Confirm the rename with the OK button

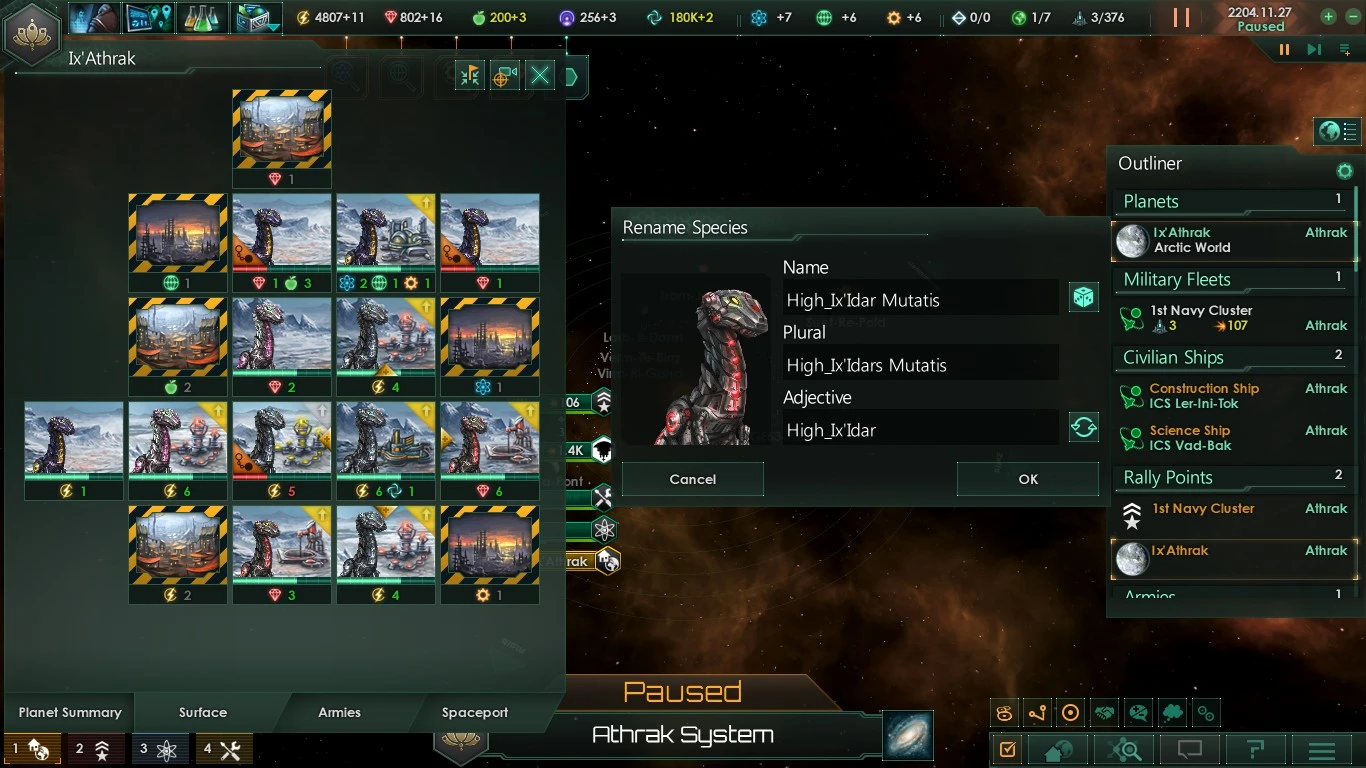pyautogui.click(x=1027, y=479)
